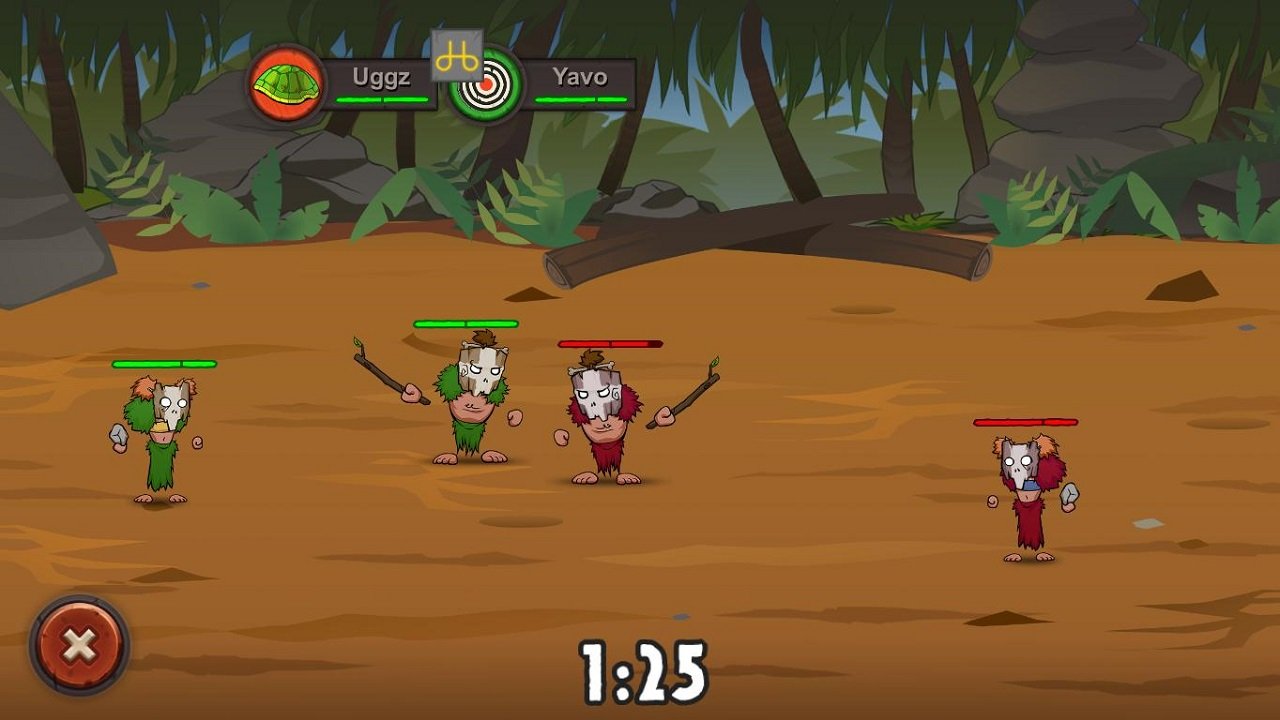Viewport: 1280px width, 720px height.
Task: Tap the red caveman with skull mask
Action: (x=600, y=420)
